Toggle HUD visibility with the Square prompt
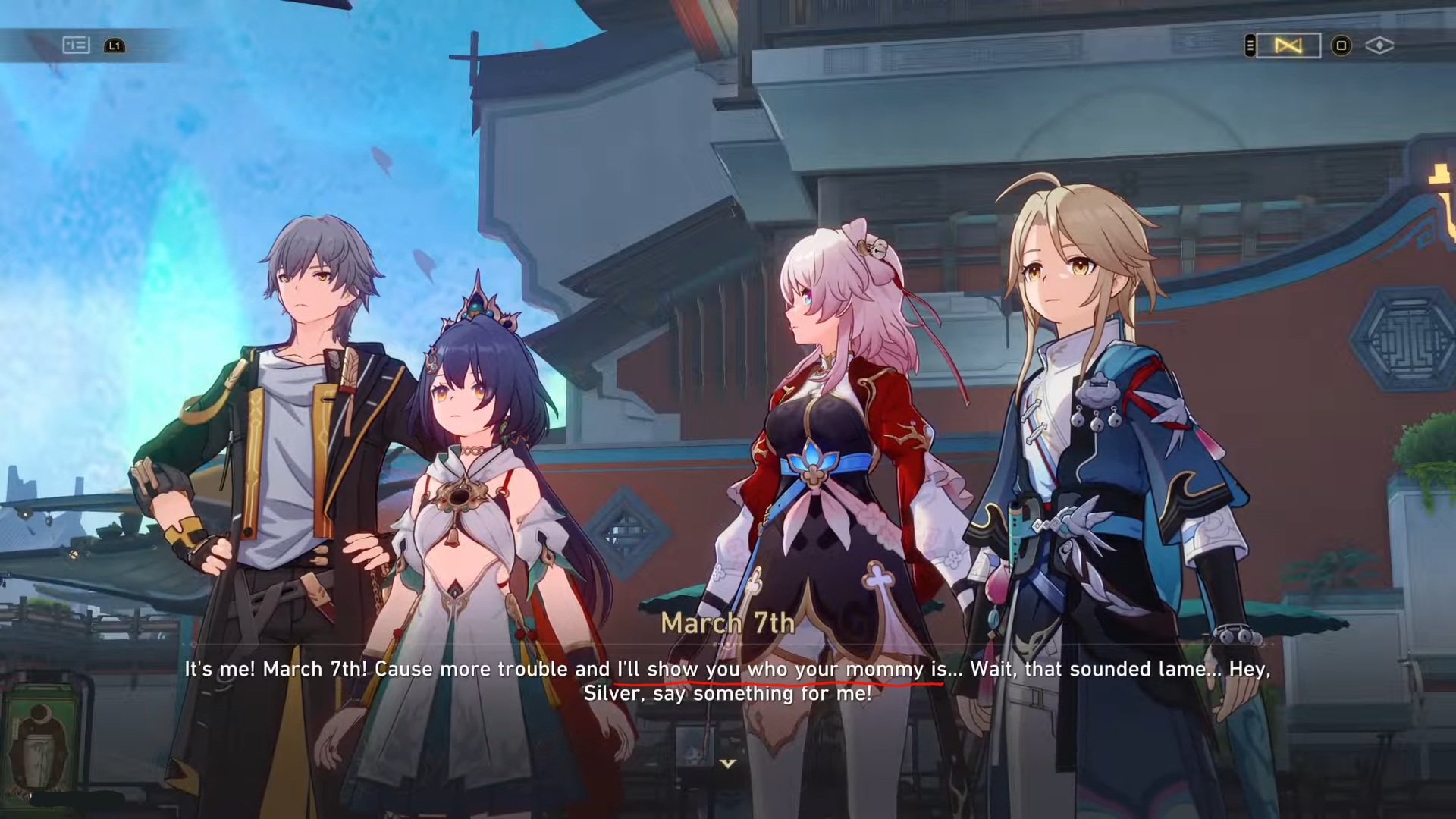This screenshot has width=1456, height=819. point(1340,45)
